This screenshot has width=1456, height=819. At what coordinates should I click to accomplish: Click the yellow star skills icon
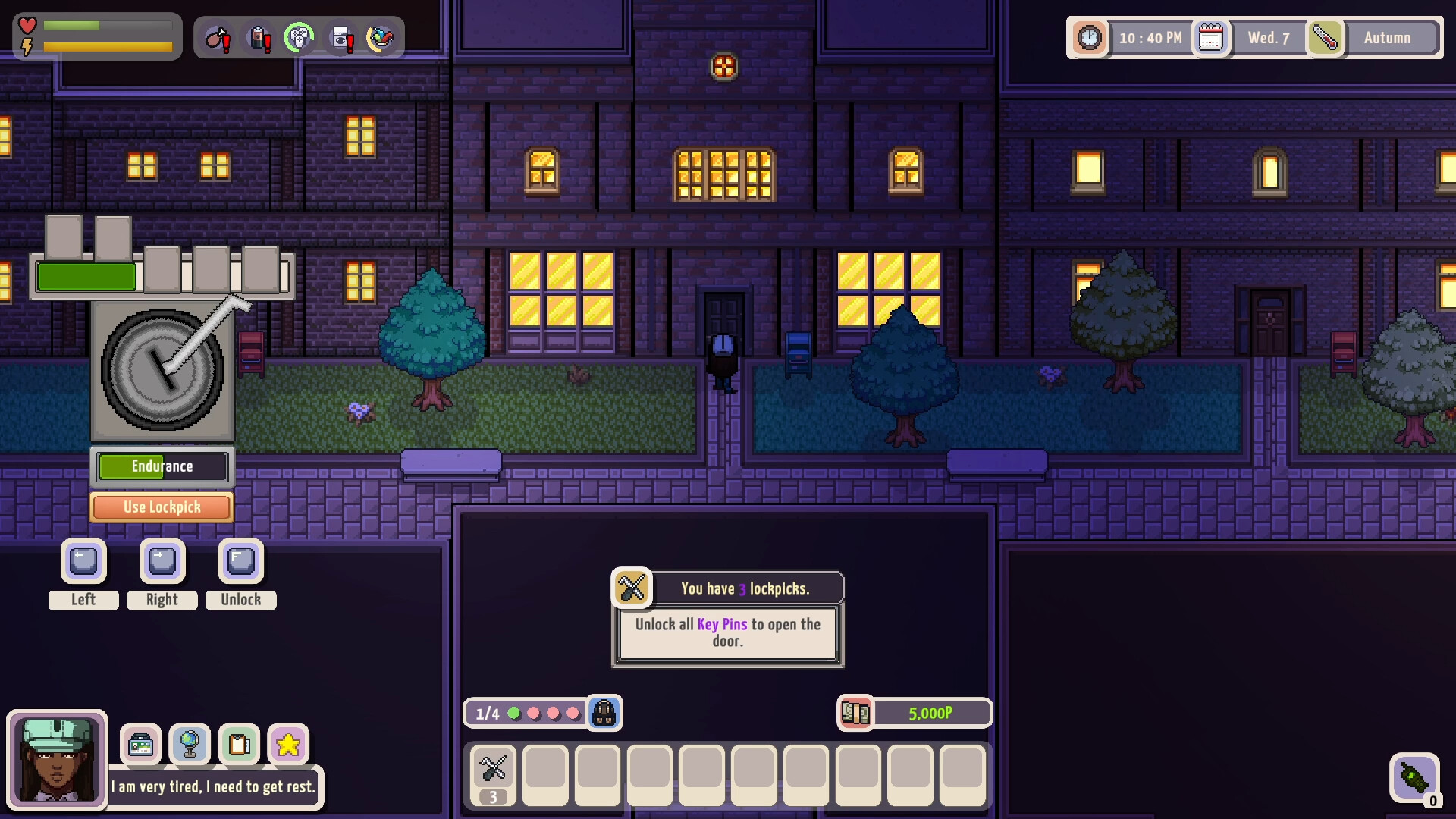pyautogui.click(x=289, y=745)
